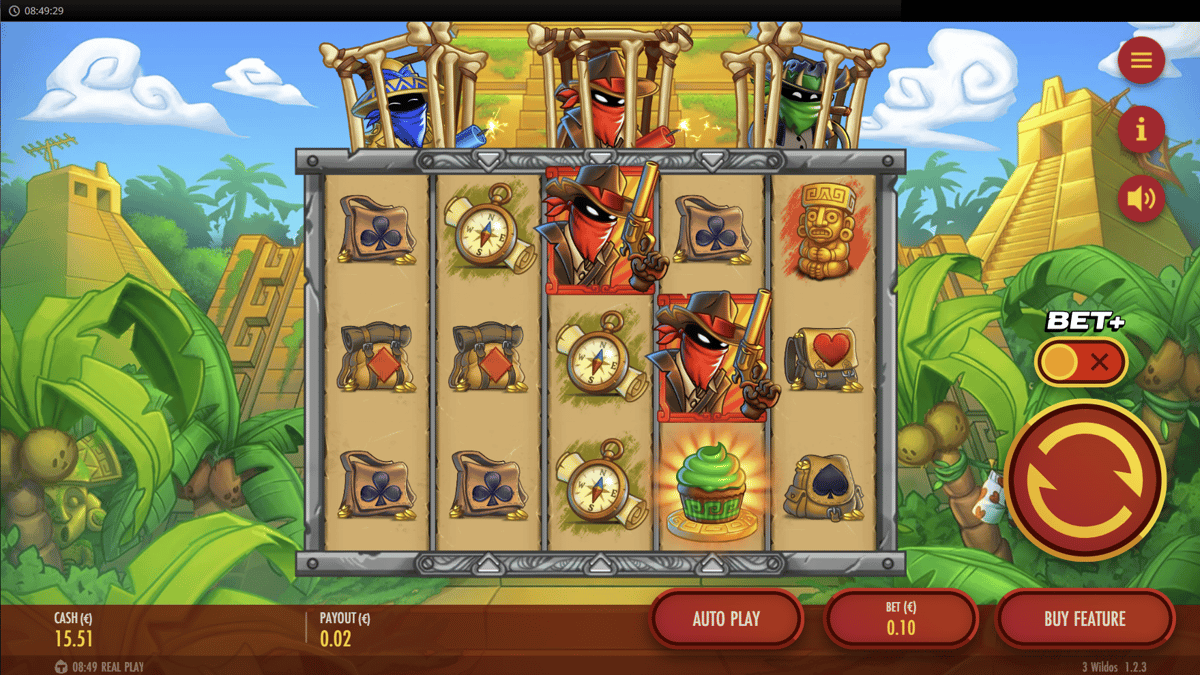The width and height of the screenshot is (1200, 675).
Task: Change the bet amount
Action: (900, 619)
